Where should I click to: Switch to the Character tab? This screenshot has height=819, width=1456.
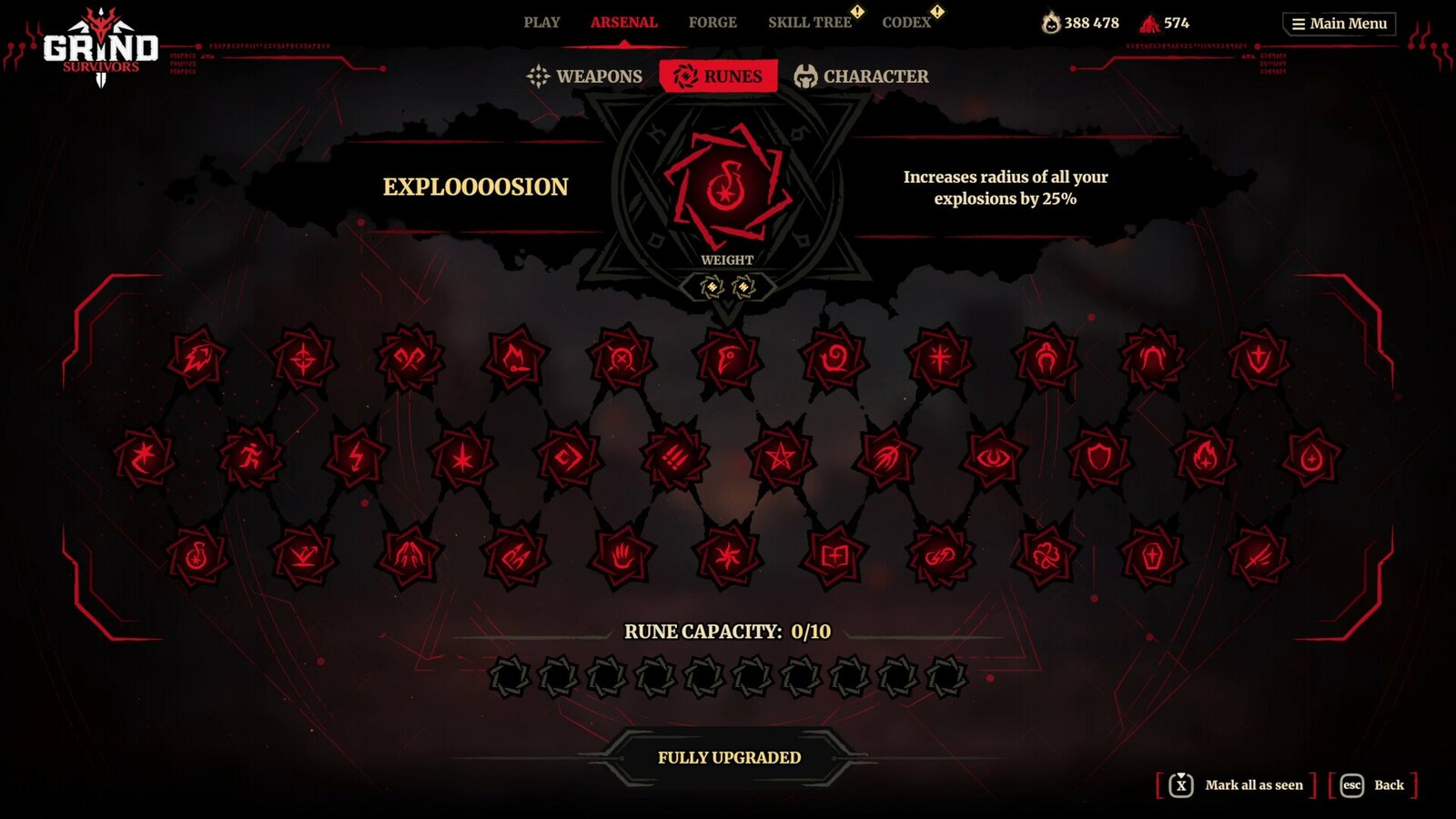click(875, 76)
